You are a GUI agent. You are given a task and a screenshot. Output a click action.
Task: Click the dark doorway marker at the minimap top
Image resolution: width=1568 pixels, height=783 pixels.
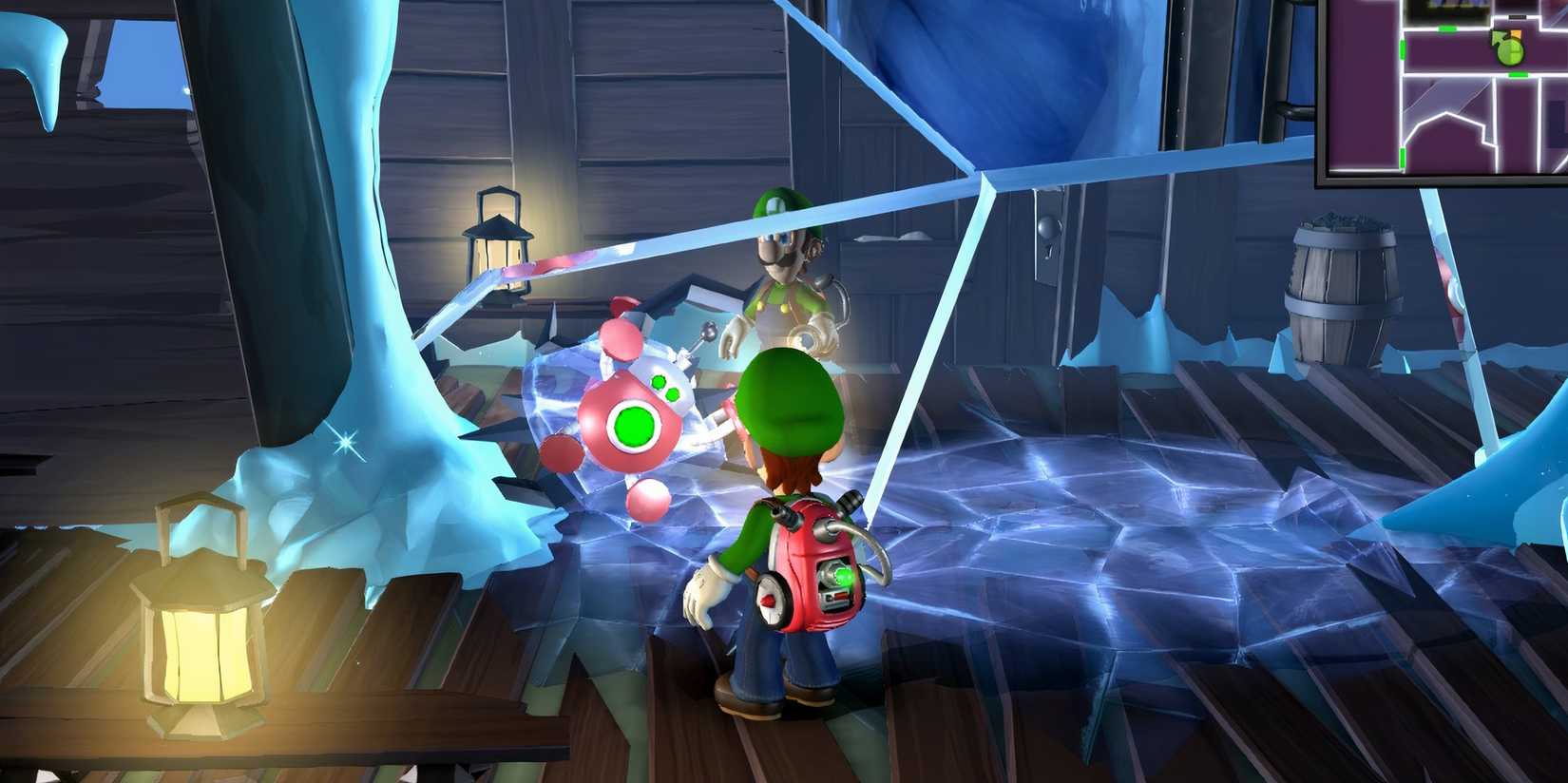(1517, 16)
